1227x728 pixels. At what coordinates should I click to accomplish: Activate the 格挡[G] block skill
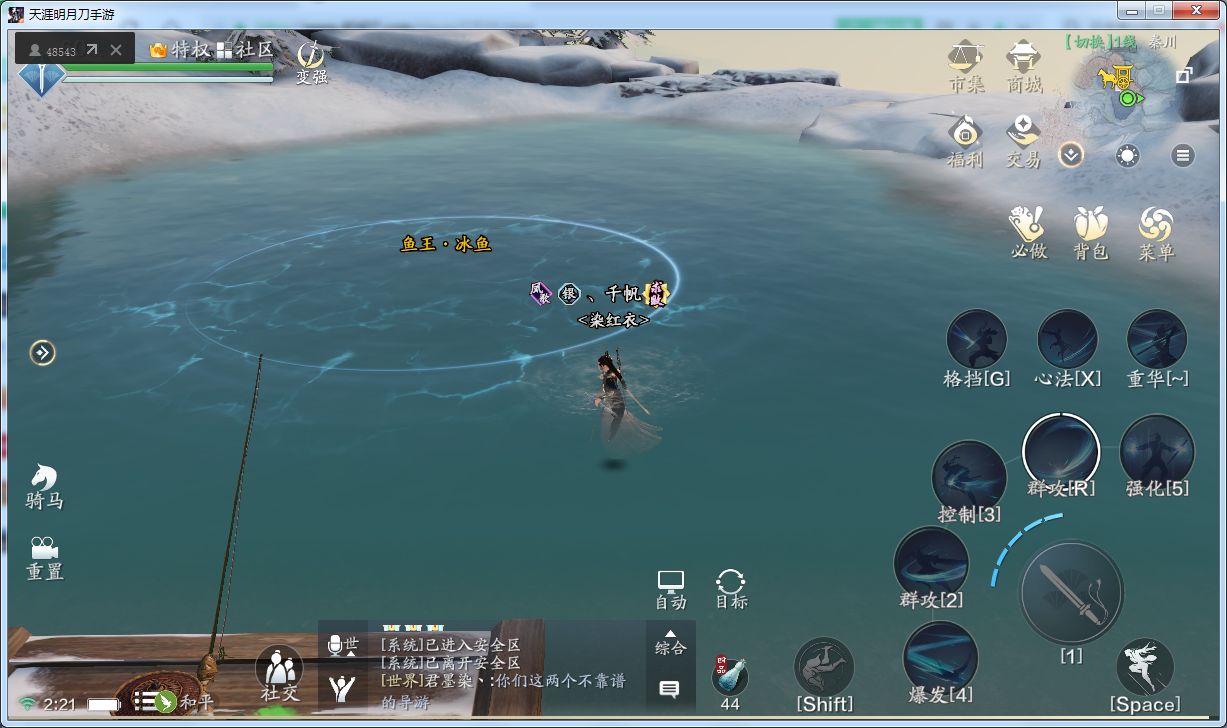[x=976, y=341]
